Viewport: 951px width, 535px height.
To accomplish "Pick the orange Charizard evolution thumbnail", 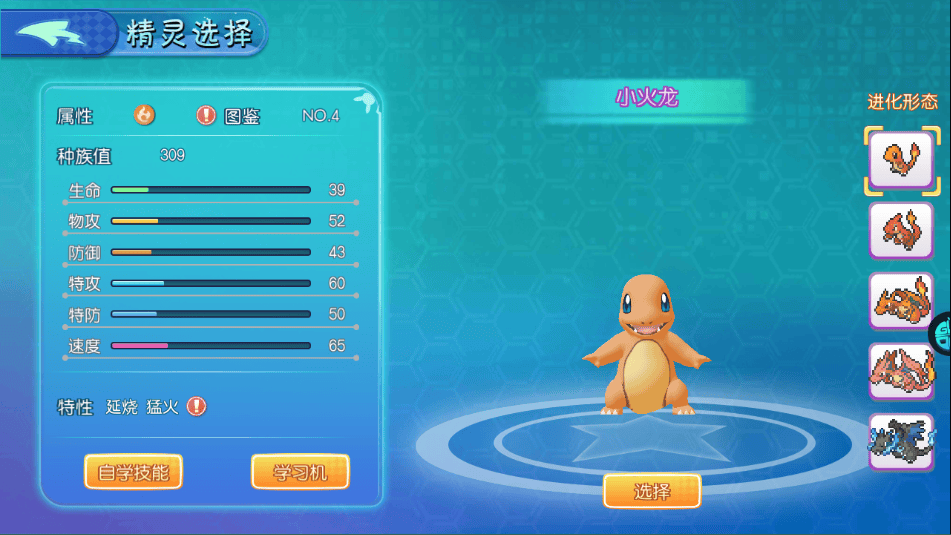I will [x=901, y=301].
